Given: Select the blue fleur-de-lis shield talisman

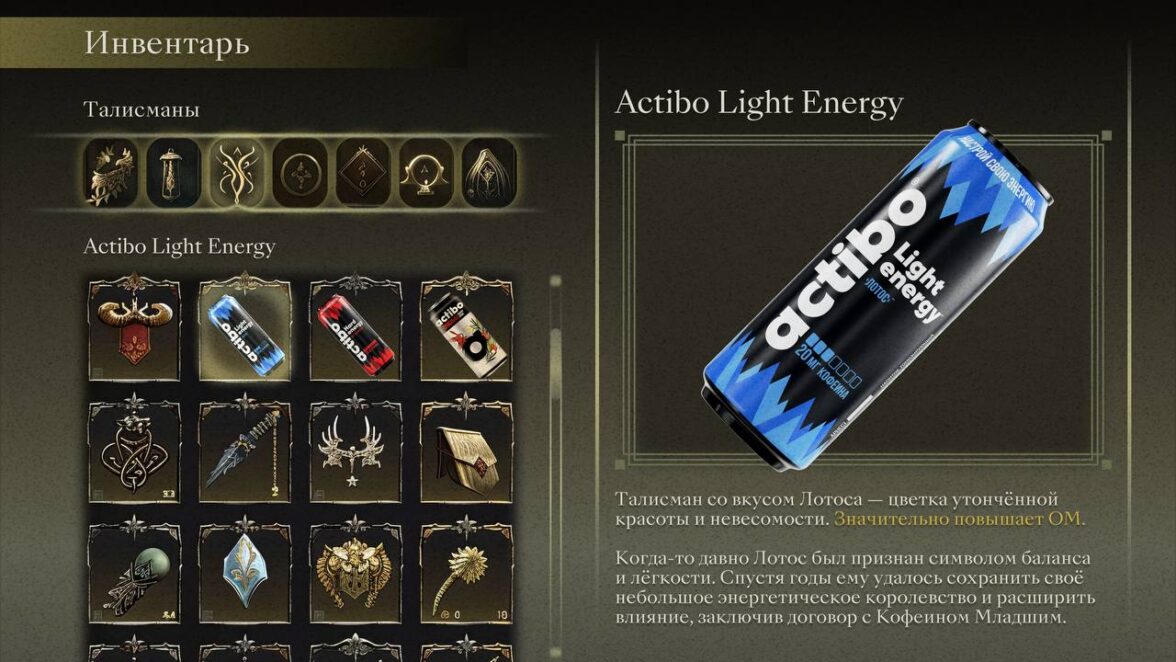Looking at the screenshot, I should pyautogui.click(x=245, y=568).
